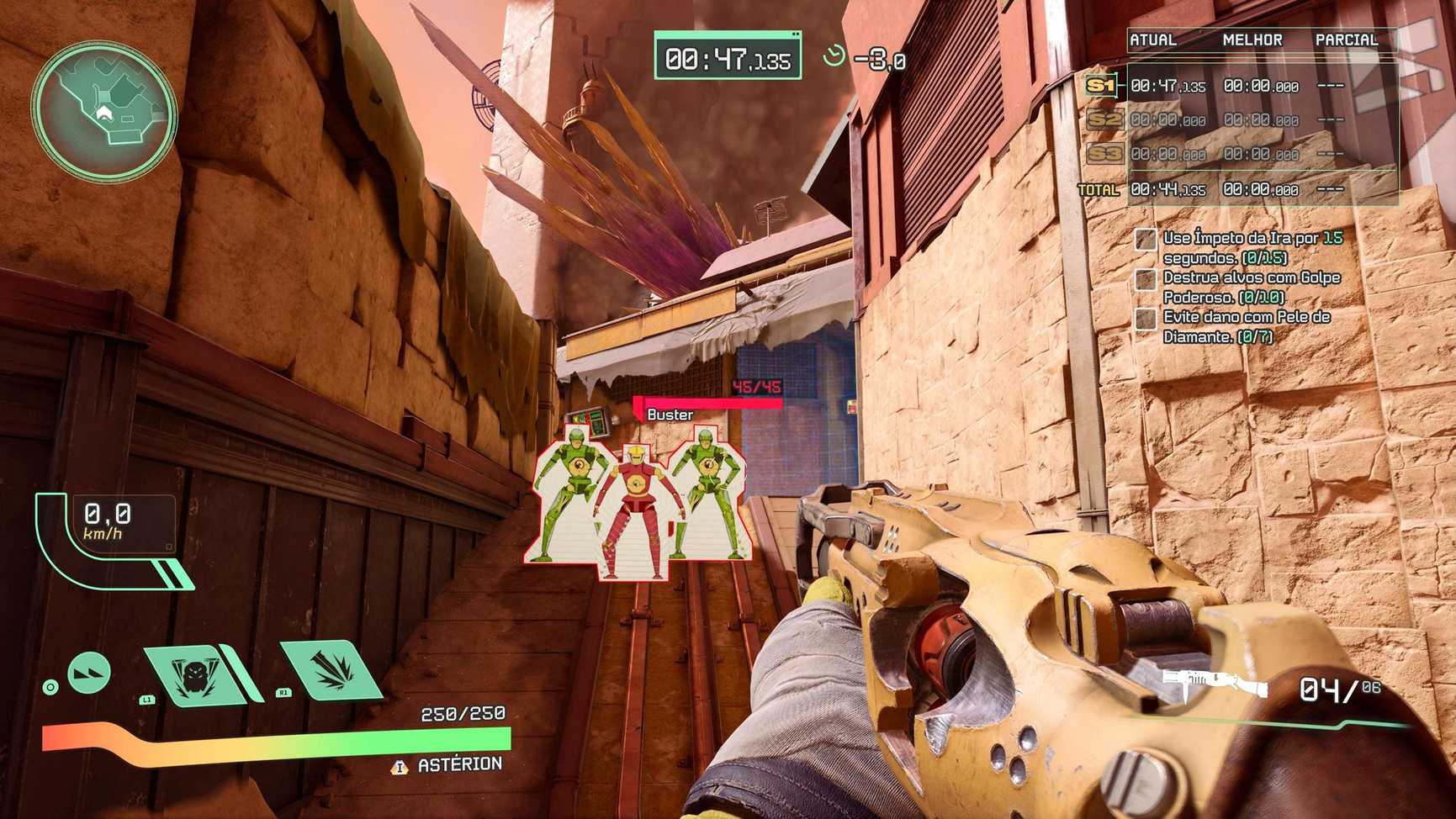This screenshot has width=1456, height=819.
Task: Click the ATUAL column header
Action: (1152, 40)
